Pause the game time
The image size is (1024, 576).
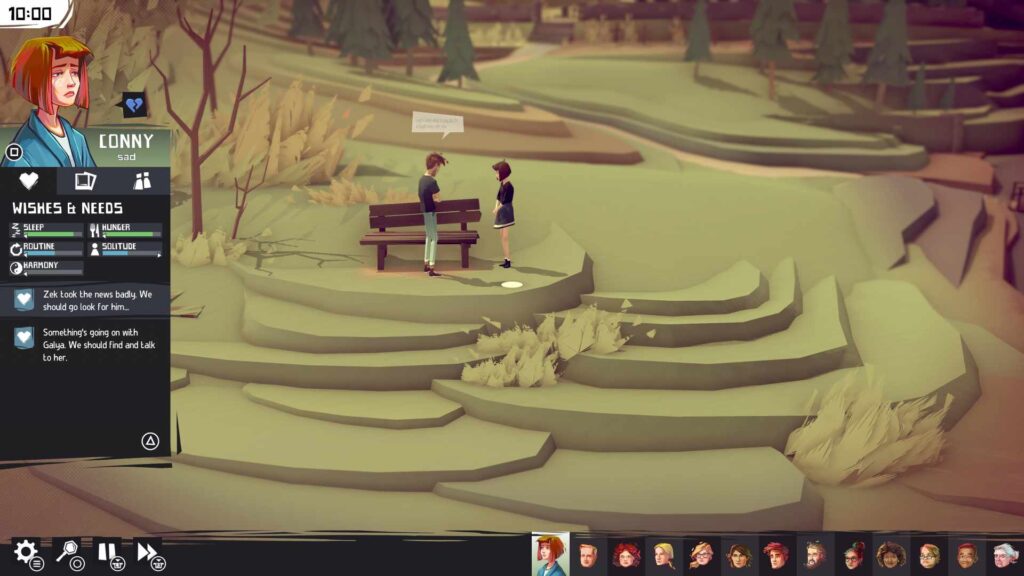click(107, 551)
